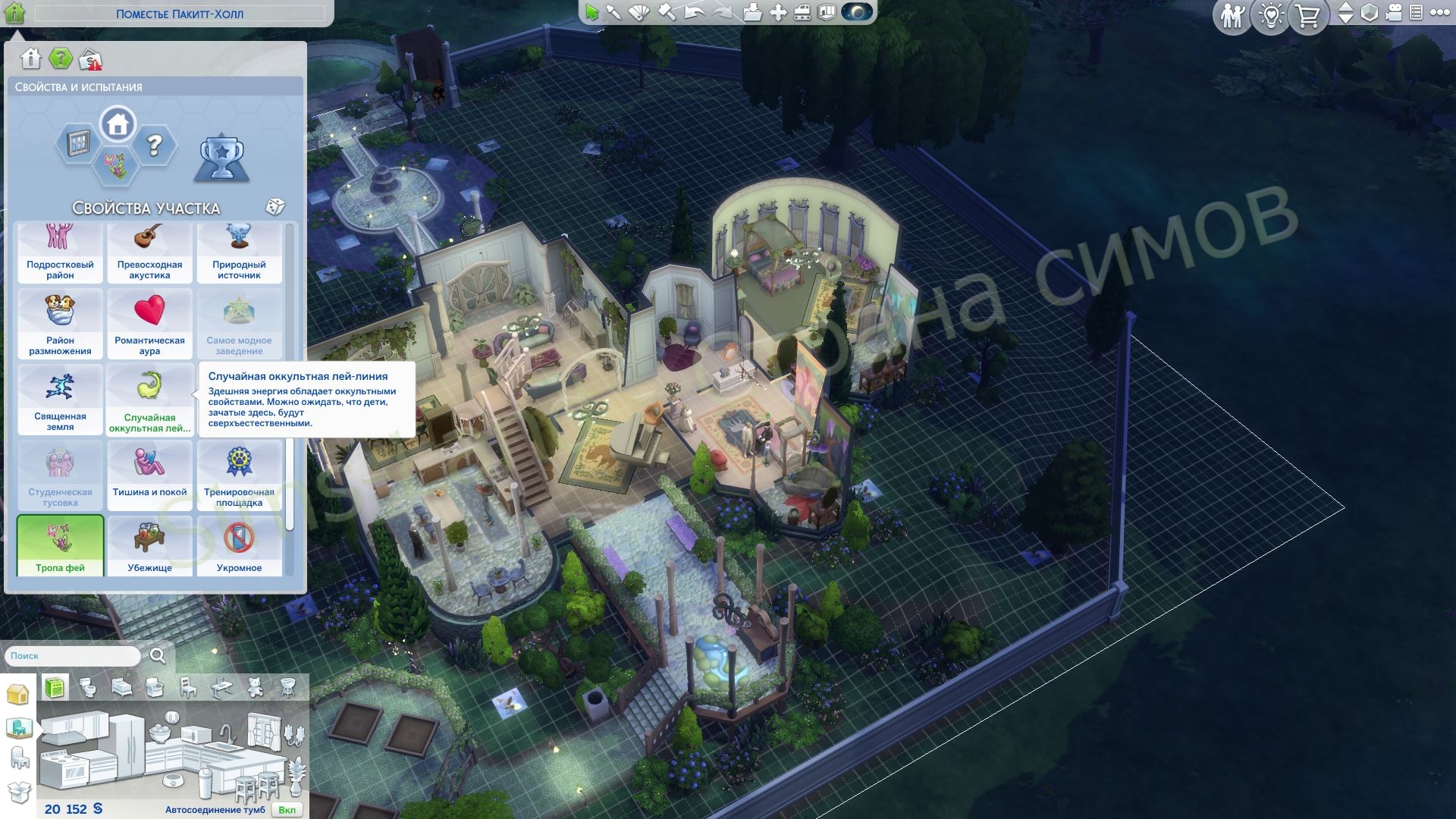Select the «Убежище» lot trait
Image resolution: width=1456 pixels, height=819 pixels.
click(x=149, y=545)
